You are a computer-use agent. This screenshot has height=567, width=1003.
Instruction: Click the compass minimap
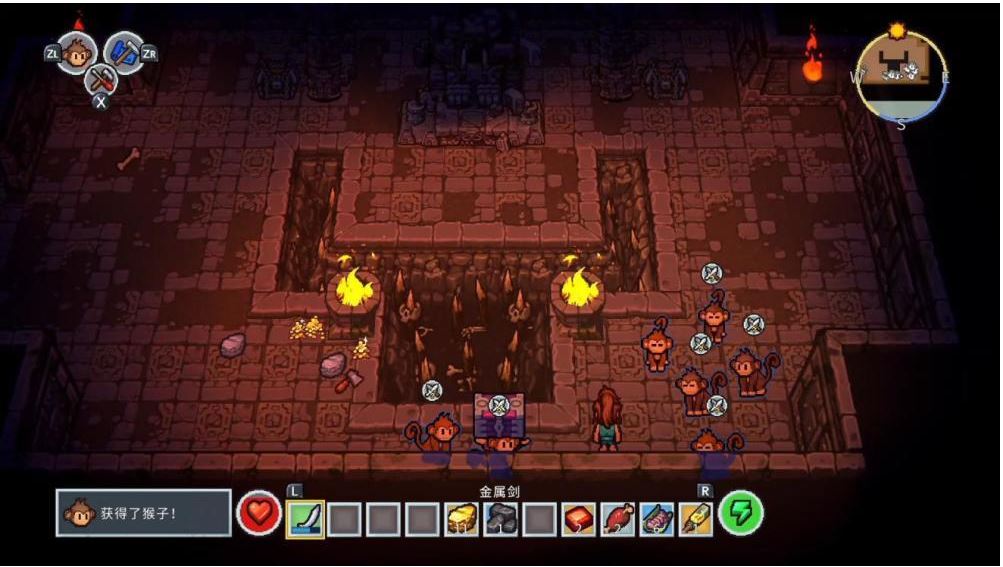(x=901, y=76)
